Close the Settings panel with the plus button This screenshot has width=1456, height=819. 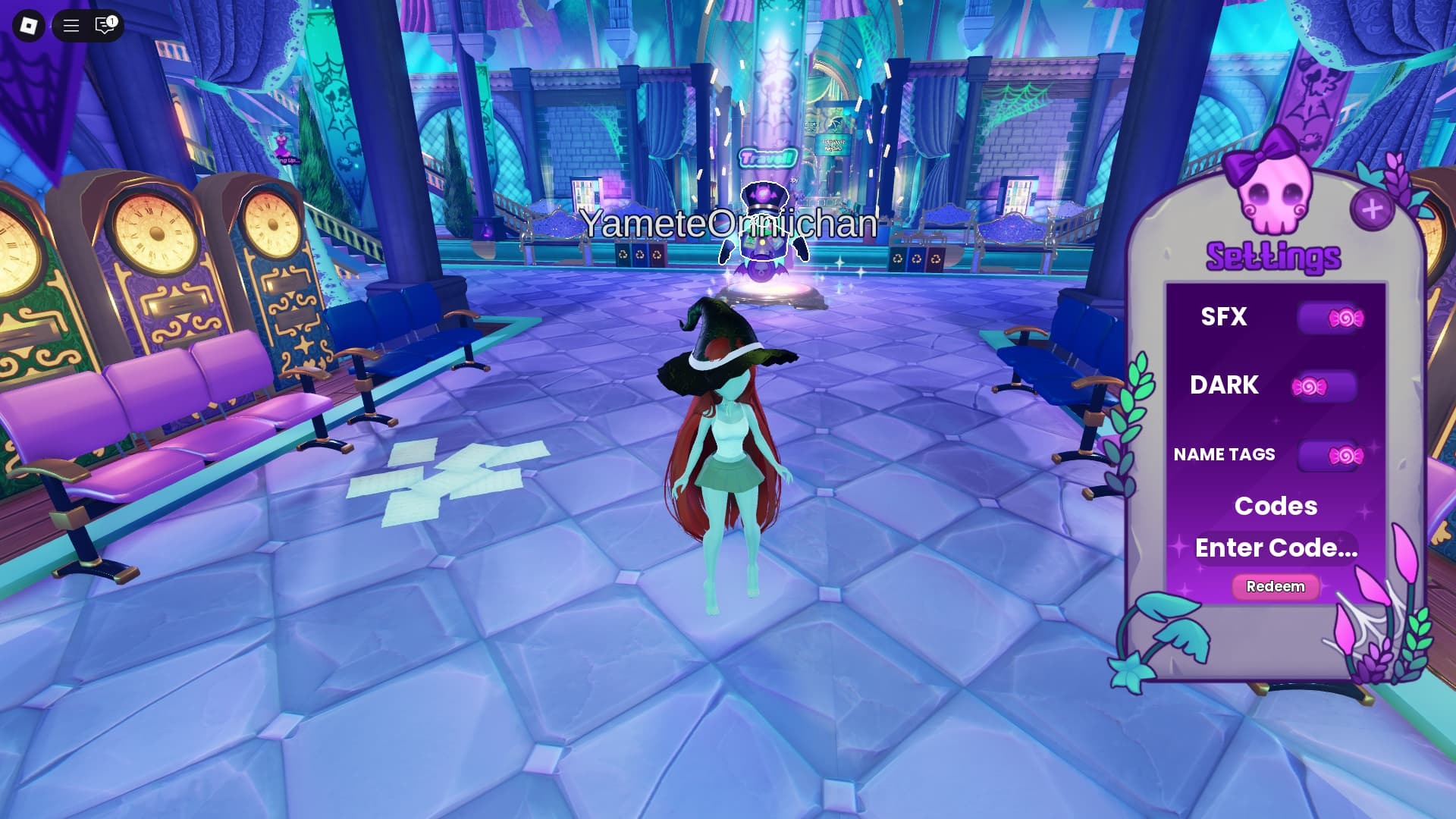pyautogui.click(x=1372, y=209)
